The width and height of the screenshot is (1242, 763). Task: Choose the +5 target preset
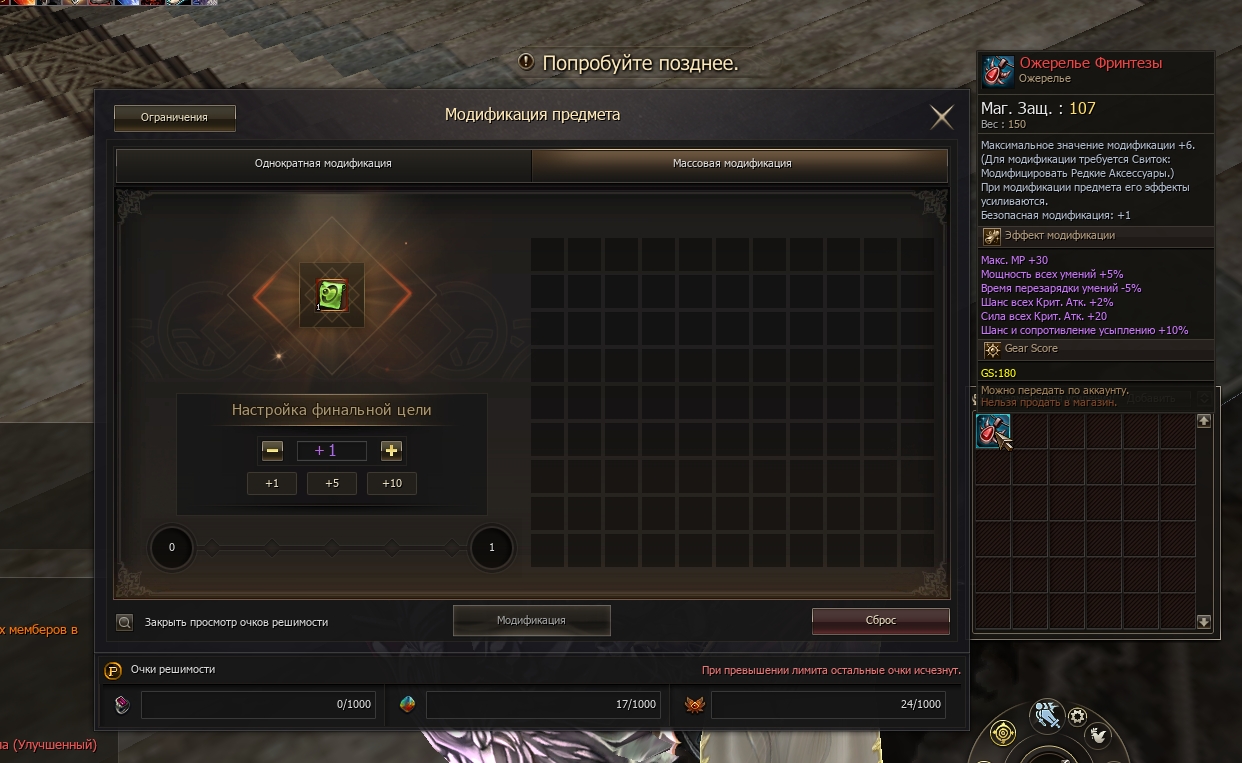tap(331, 484)
